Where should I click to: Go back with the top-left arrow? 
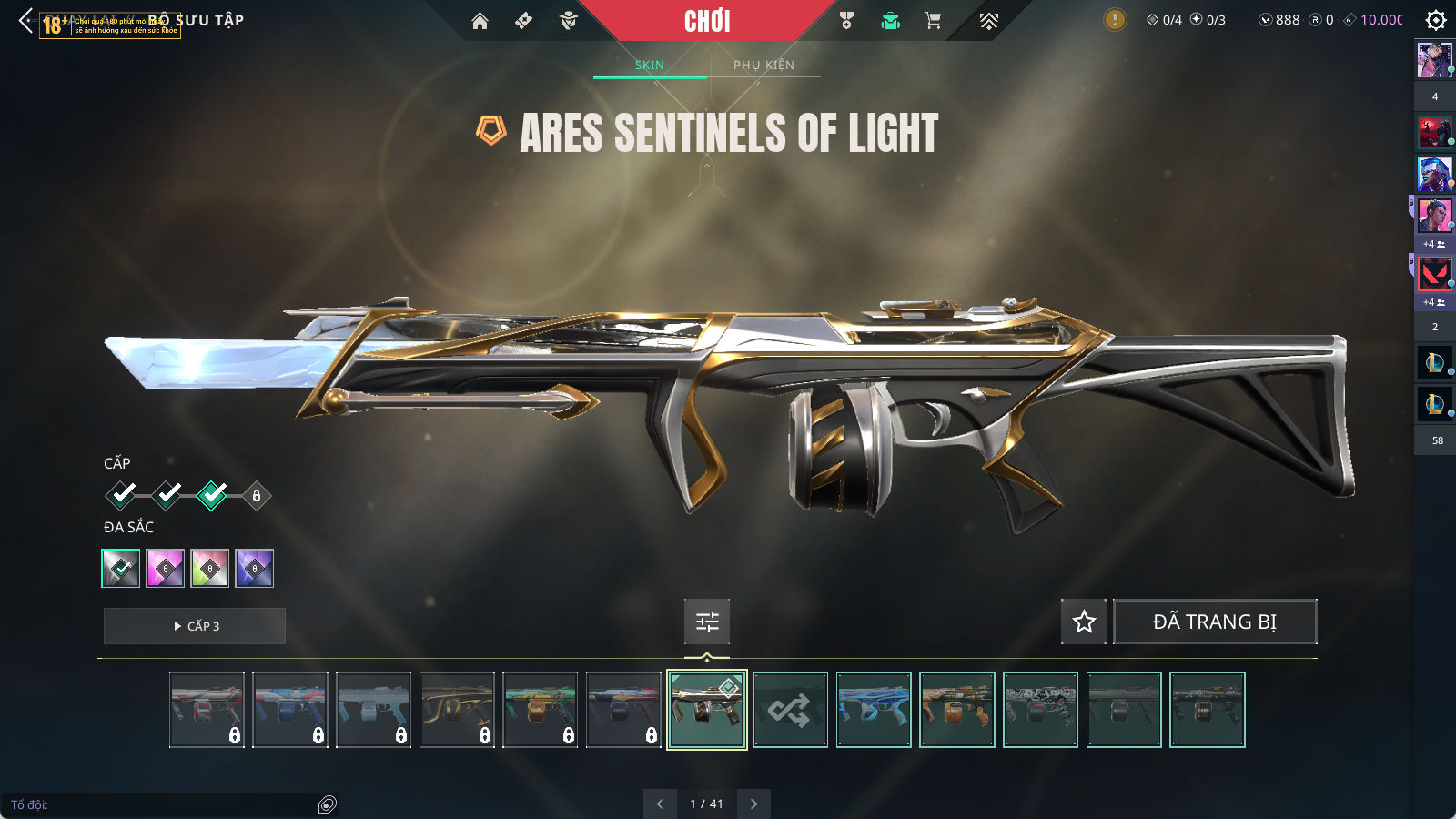pyautogui.click(x=25, y=20)
